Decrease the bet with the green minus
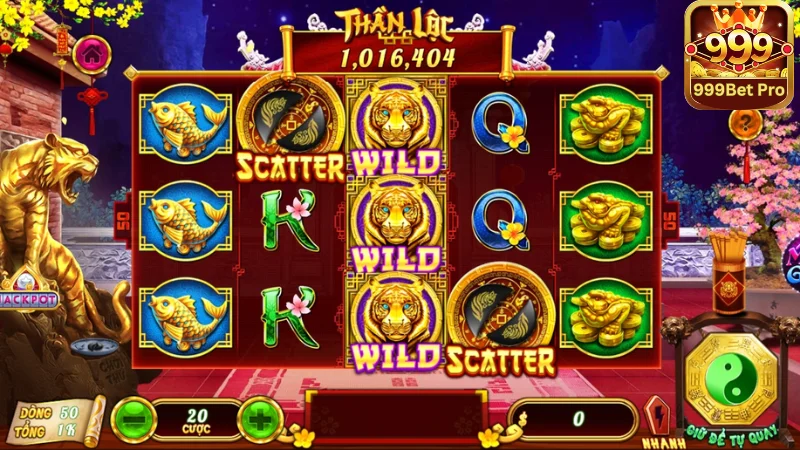800x450 pixels. click(x=132, y=418)
